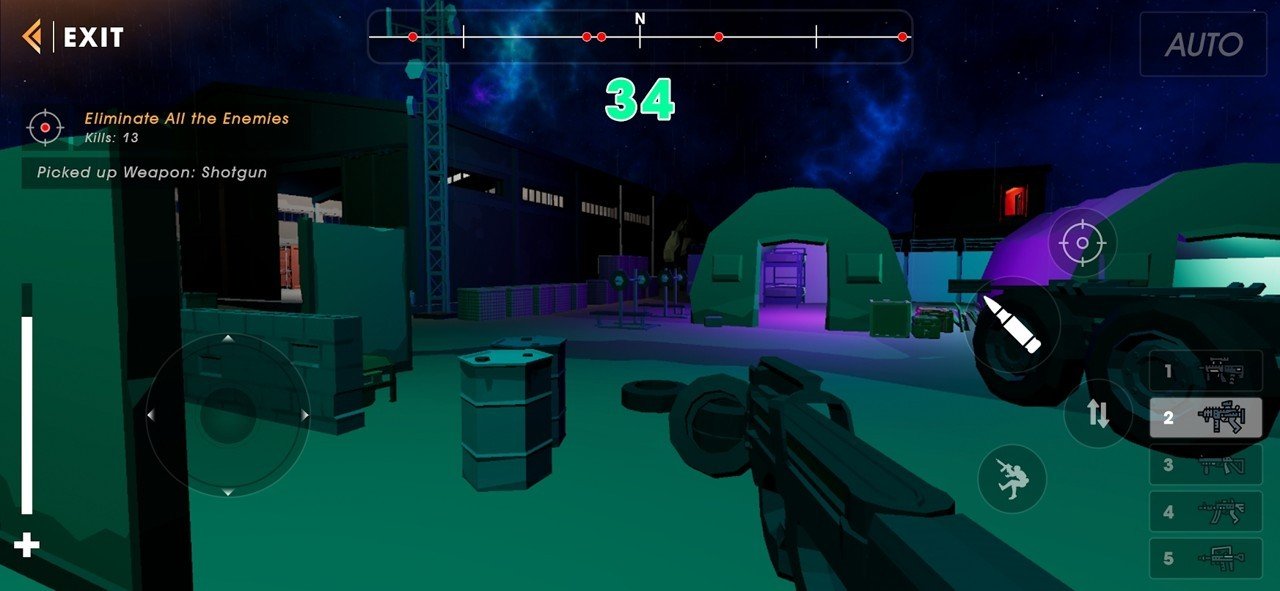
Task: Activate the jump action button
Action: [x=1012, y=479]
